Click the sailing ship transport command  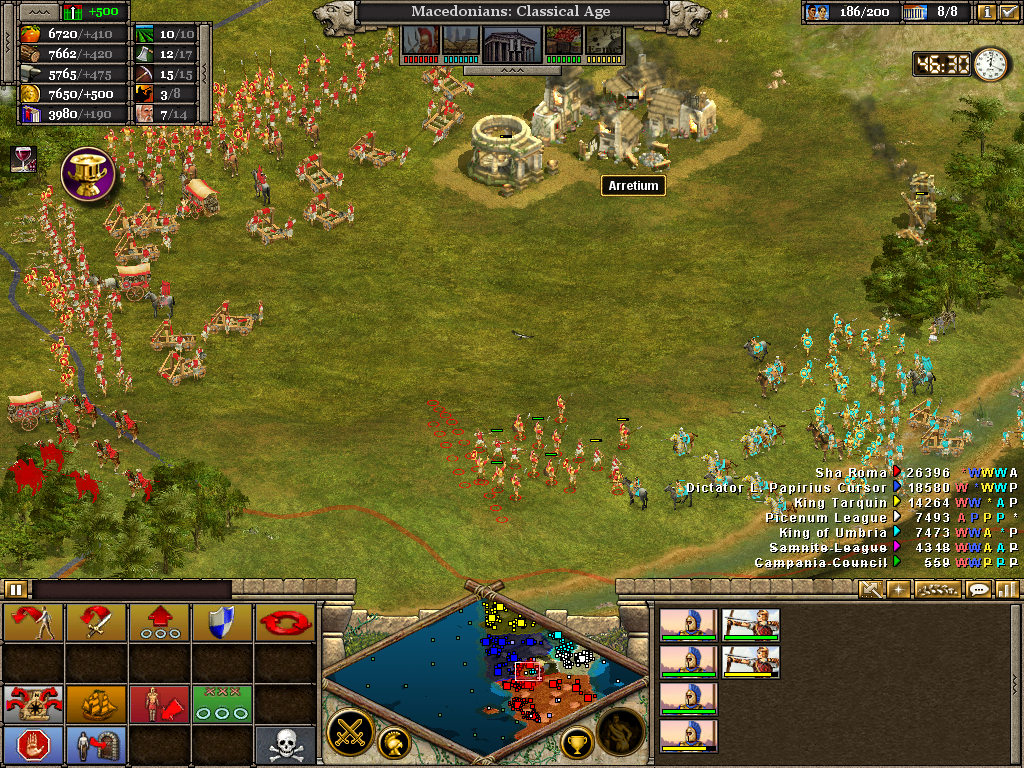[x=96, y=703]
